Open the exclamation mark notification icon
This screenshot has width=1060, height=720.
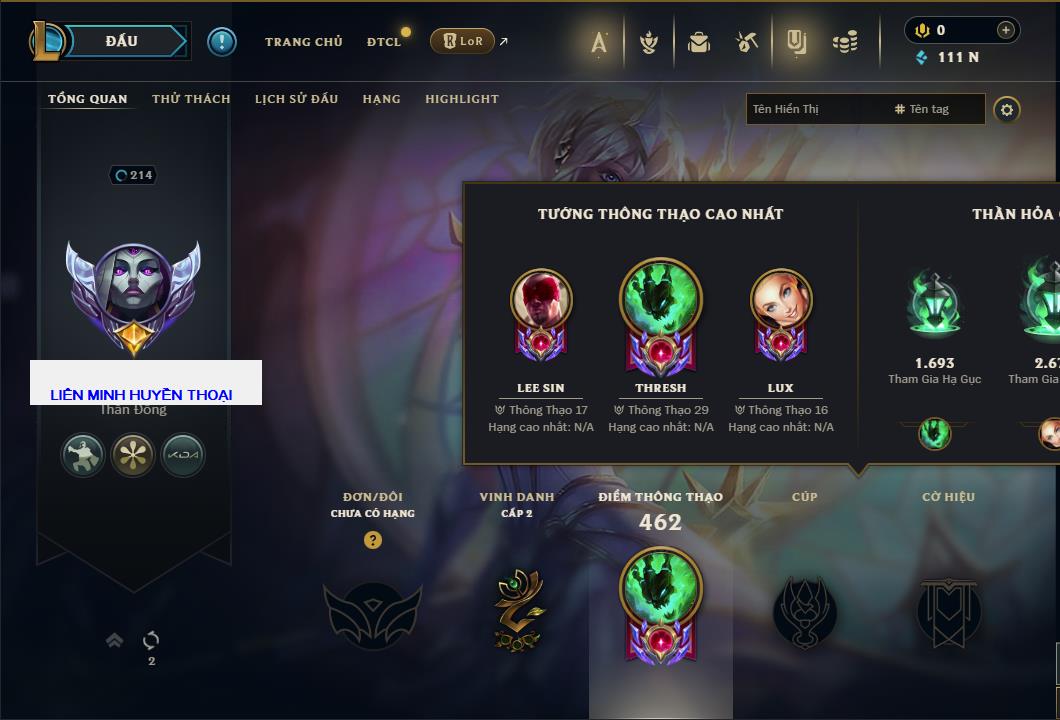[221, 41]
